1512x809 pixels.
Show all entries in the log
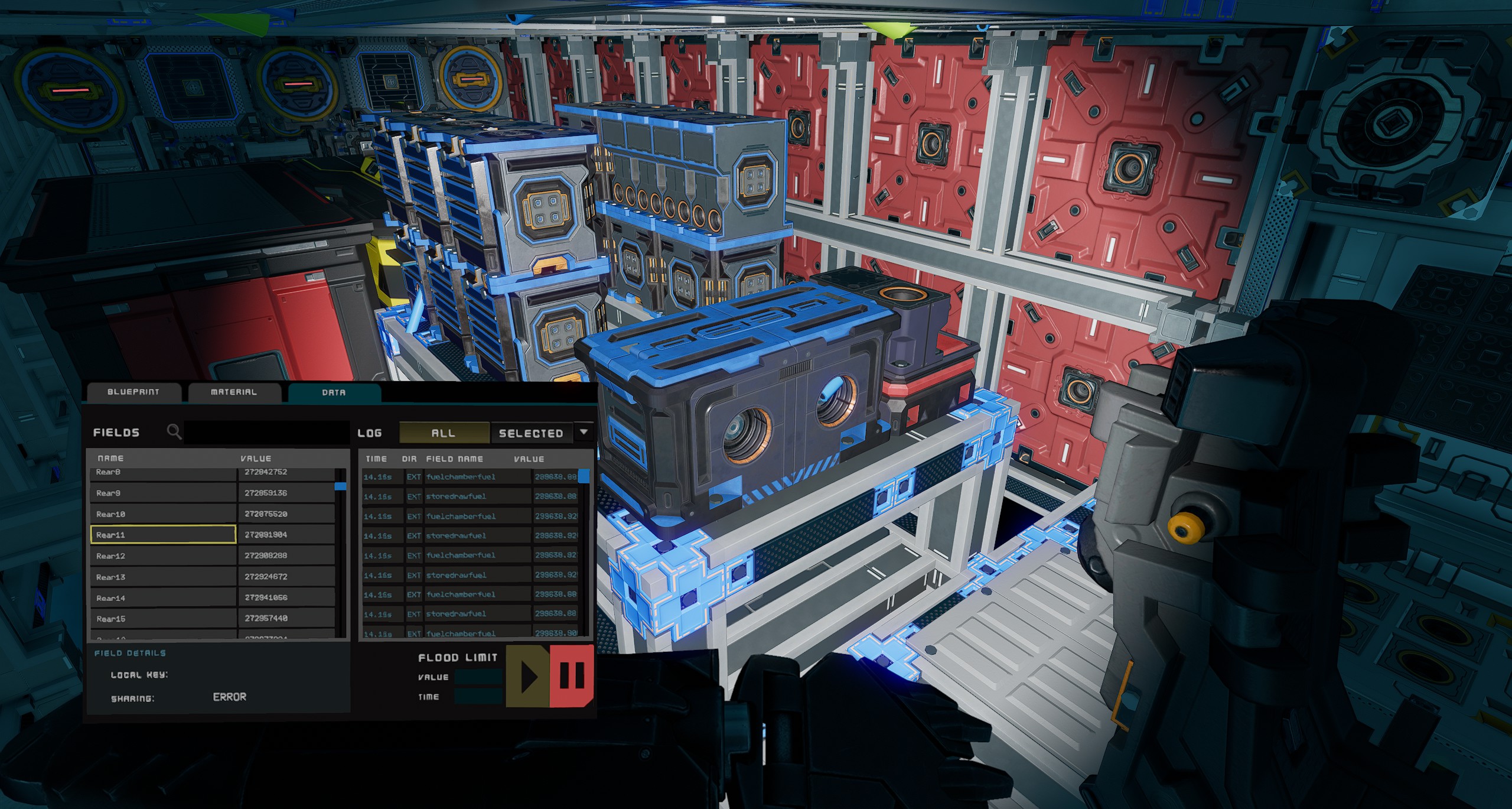444,433
